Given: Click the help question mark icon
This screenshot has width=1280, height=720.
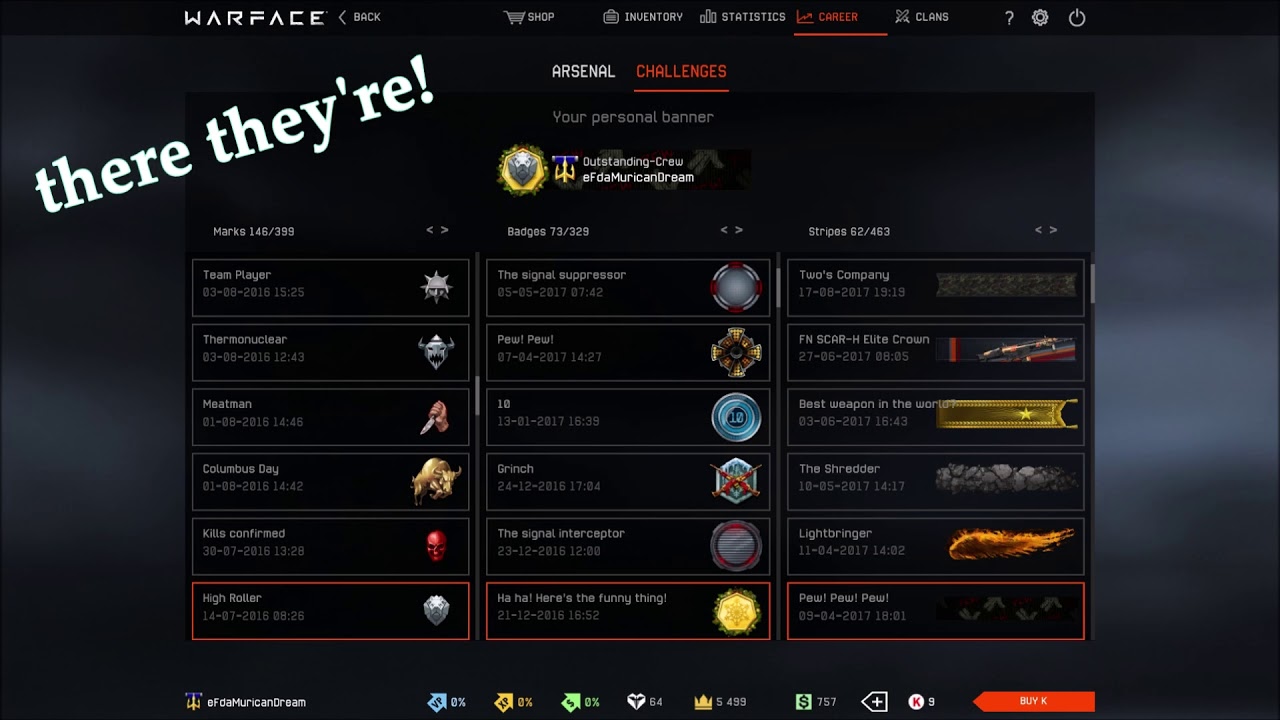Looking at the screenshot, I should pyautogui.click(x=1008, y=17).
